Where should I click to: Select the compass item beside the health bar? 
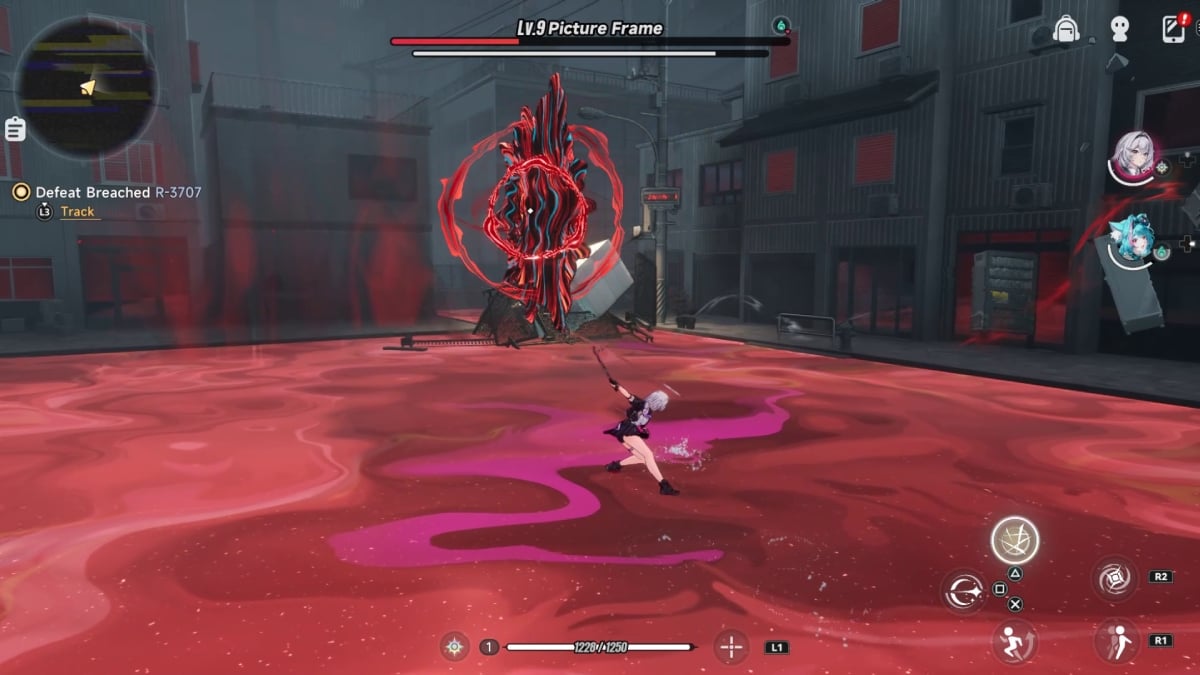click(455, 647)
